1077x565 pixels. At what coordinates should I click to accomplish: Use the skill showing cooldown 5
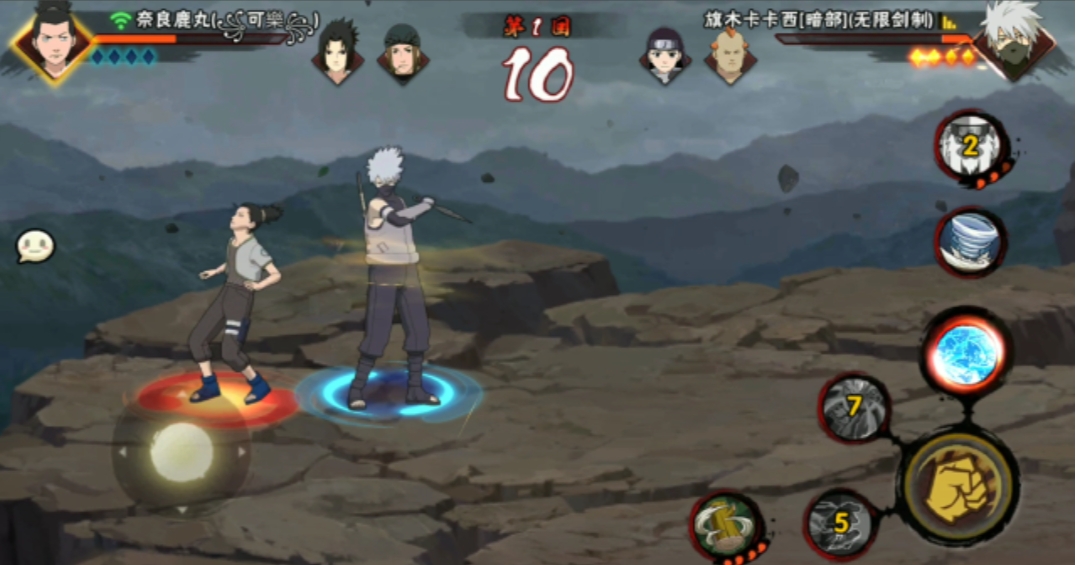pos(840,523)
